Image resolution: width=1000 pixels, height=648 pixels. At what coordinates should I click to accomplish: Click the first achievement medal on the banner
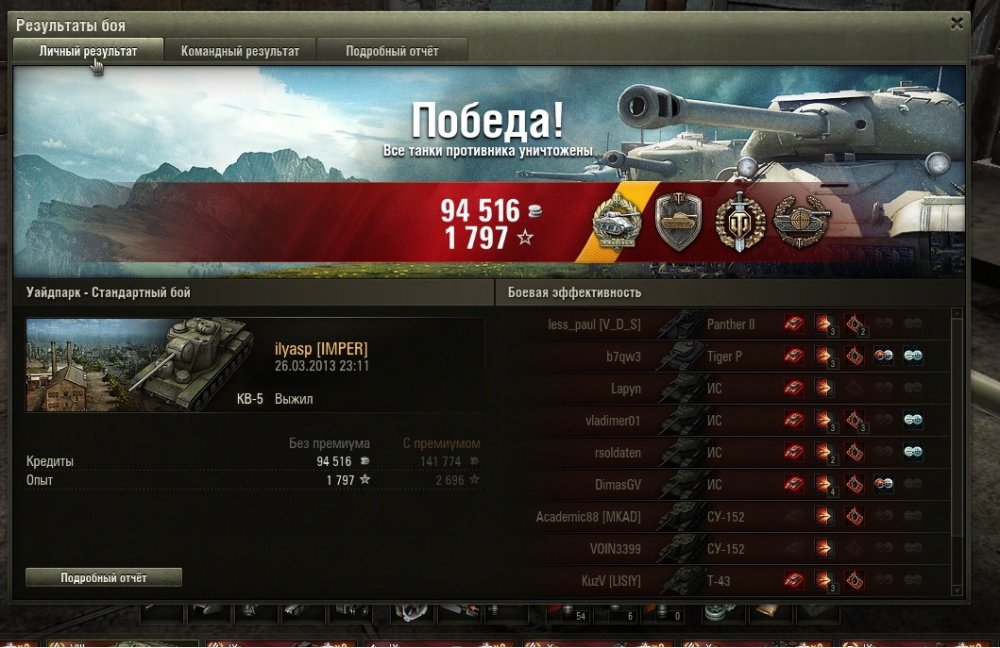coord(618,221)
